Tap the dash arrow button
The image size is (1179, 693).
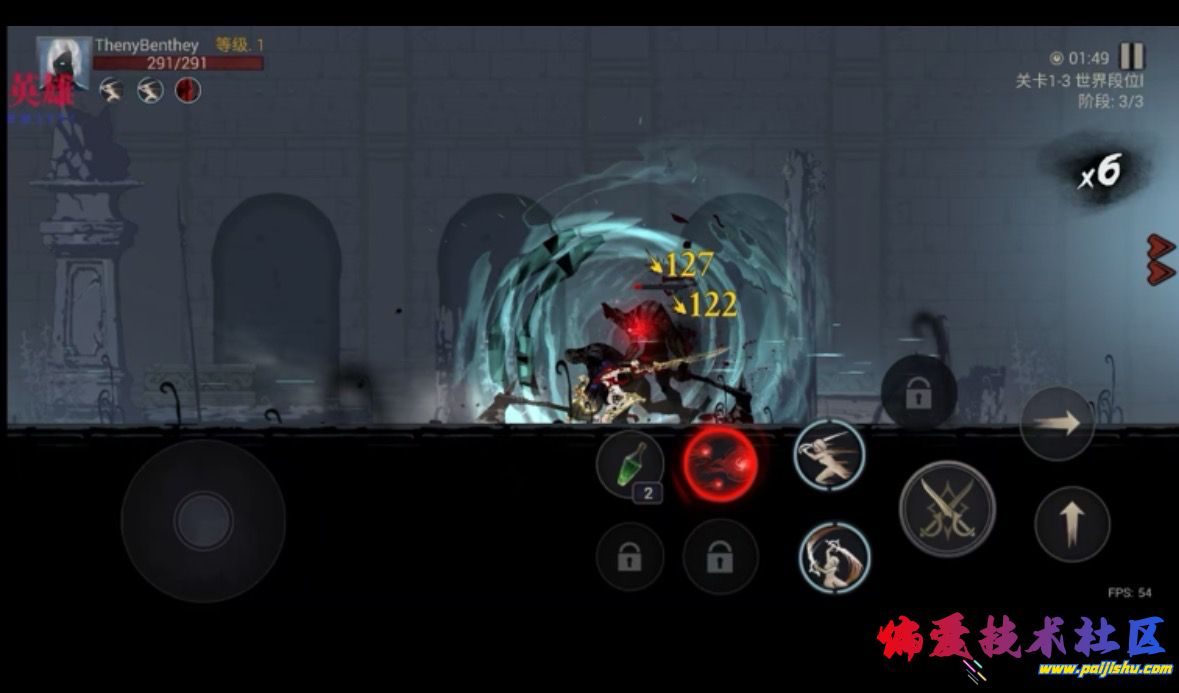tap(1057, 423)
